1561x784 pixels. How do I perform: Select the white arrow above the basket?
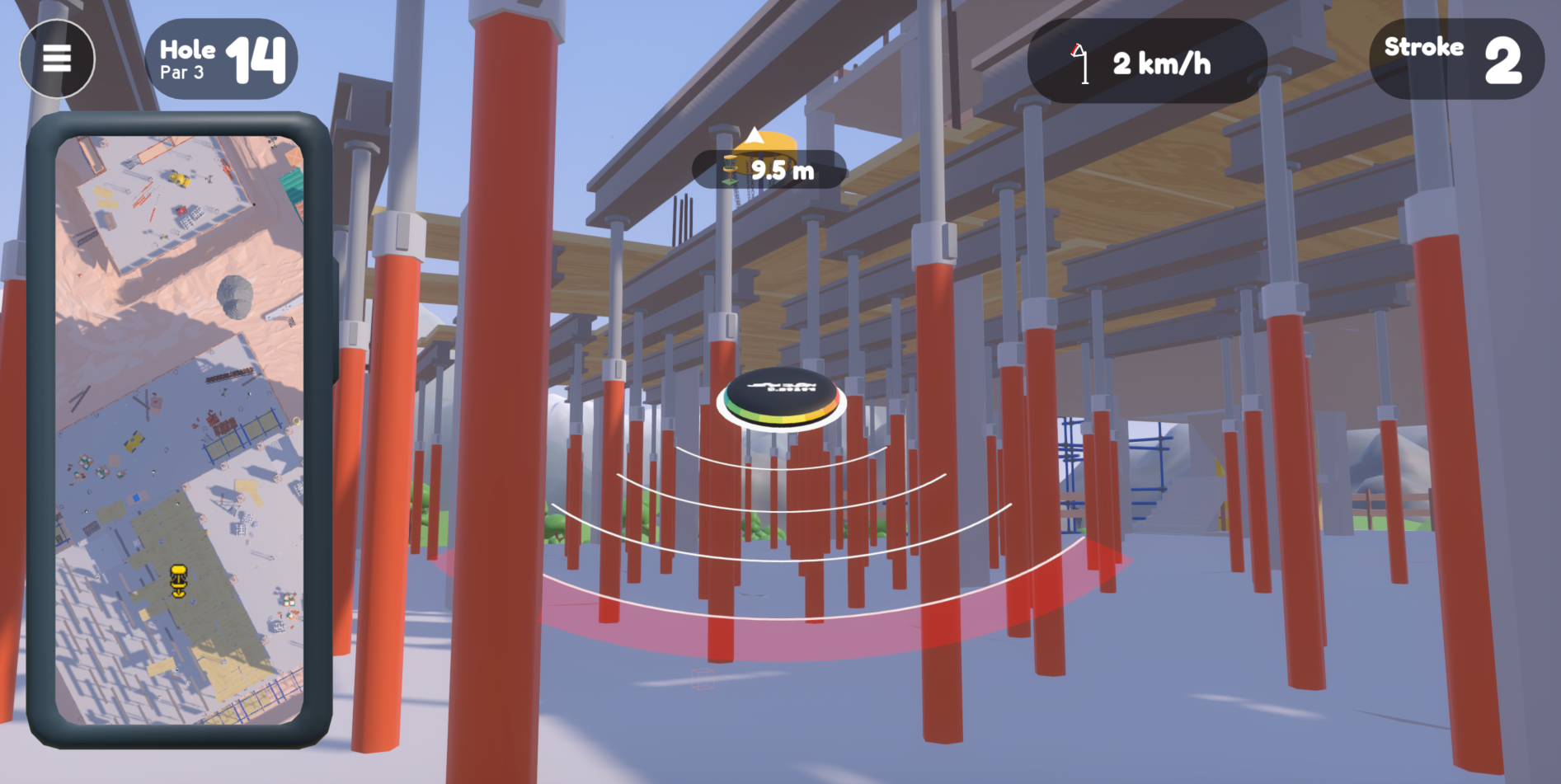pyautogui.click(x=755, y=135)
